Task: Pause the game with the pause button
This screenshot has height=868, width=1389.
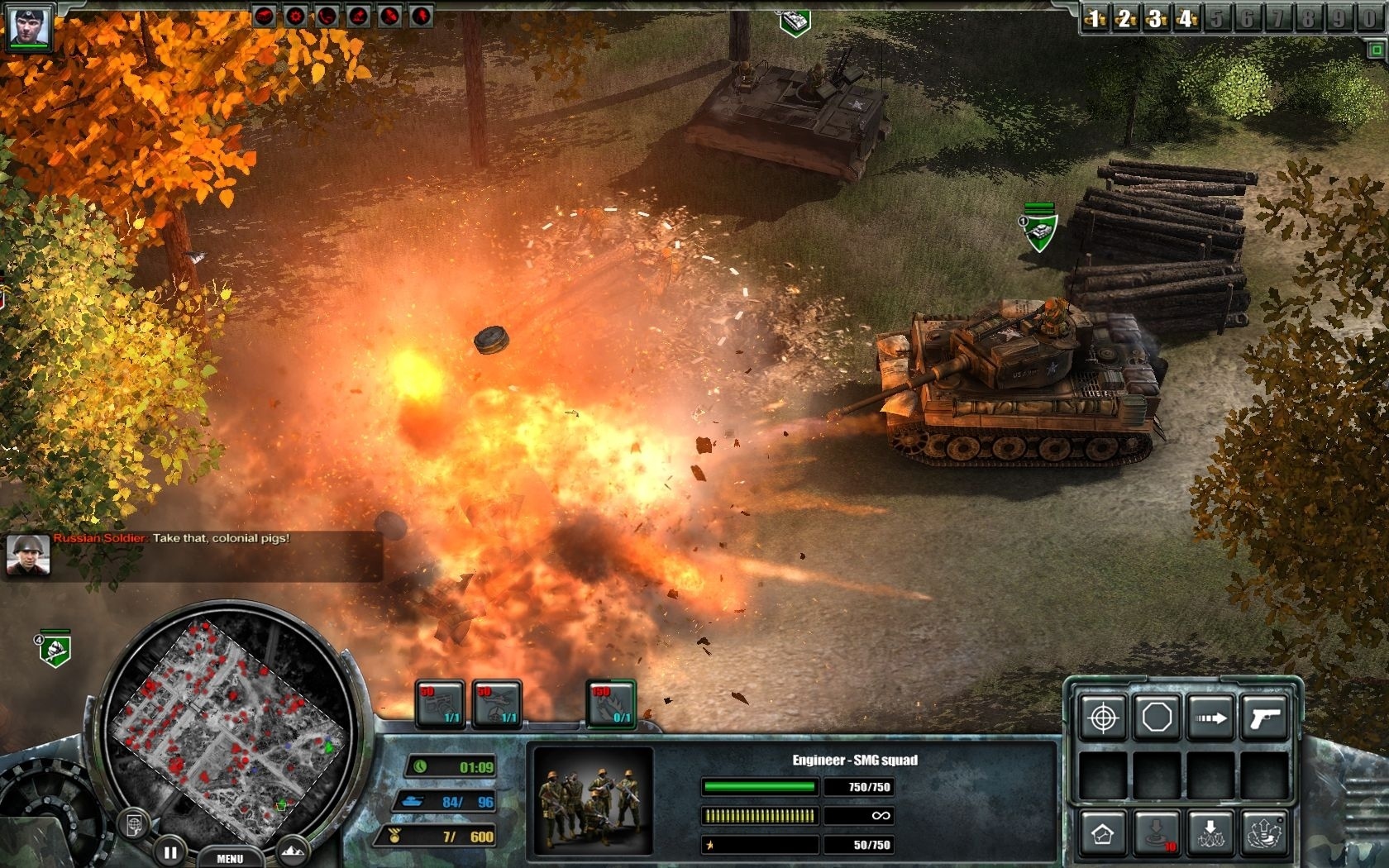Action: pos(170,852)
